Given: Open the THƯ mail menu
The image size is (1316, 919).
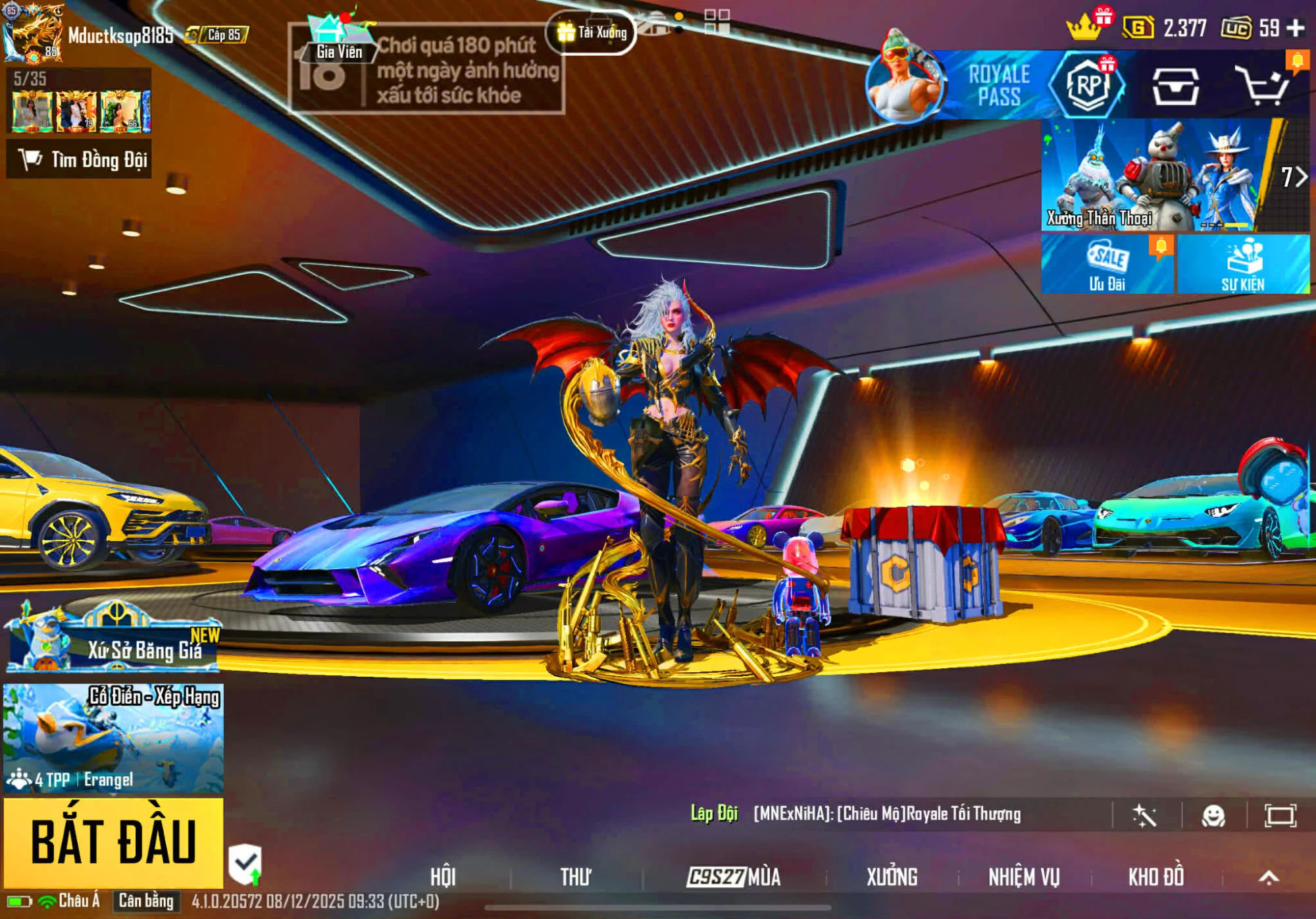Looking at the screenshot, I should point(576,876).
